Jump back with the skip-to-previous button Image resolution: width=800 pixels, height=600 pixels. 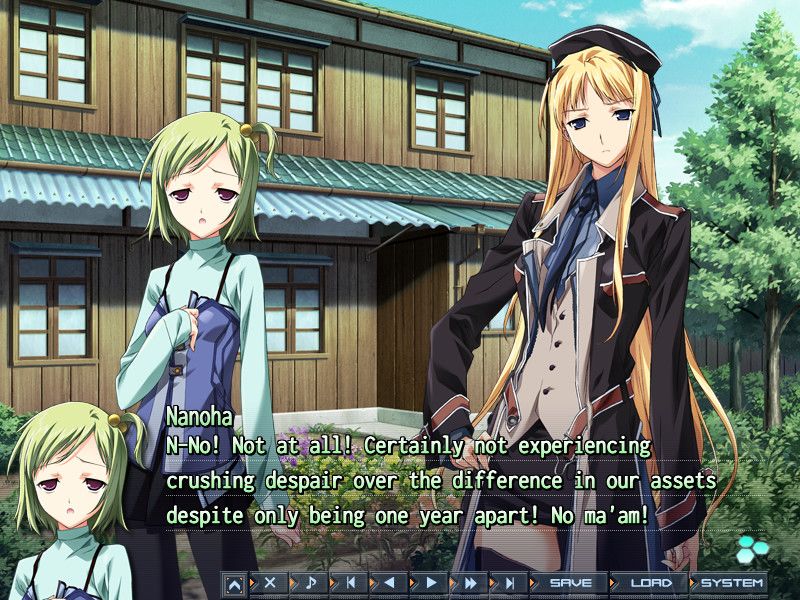click(351, 582)
